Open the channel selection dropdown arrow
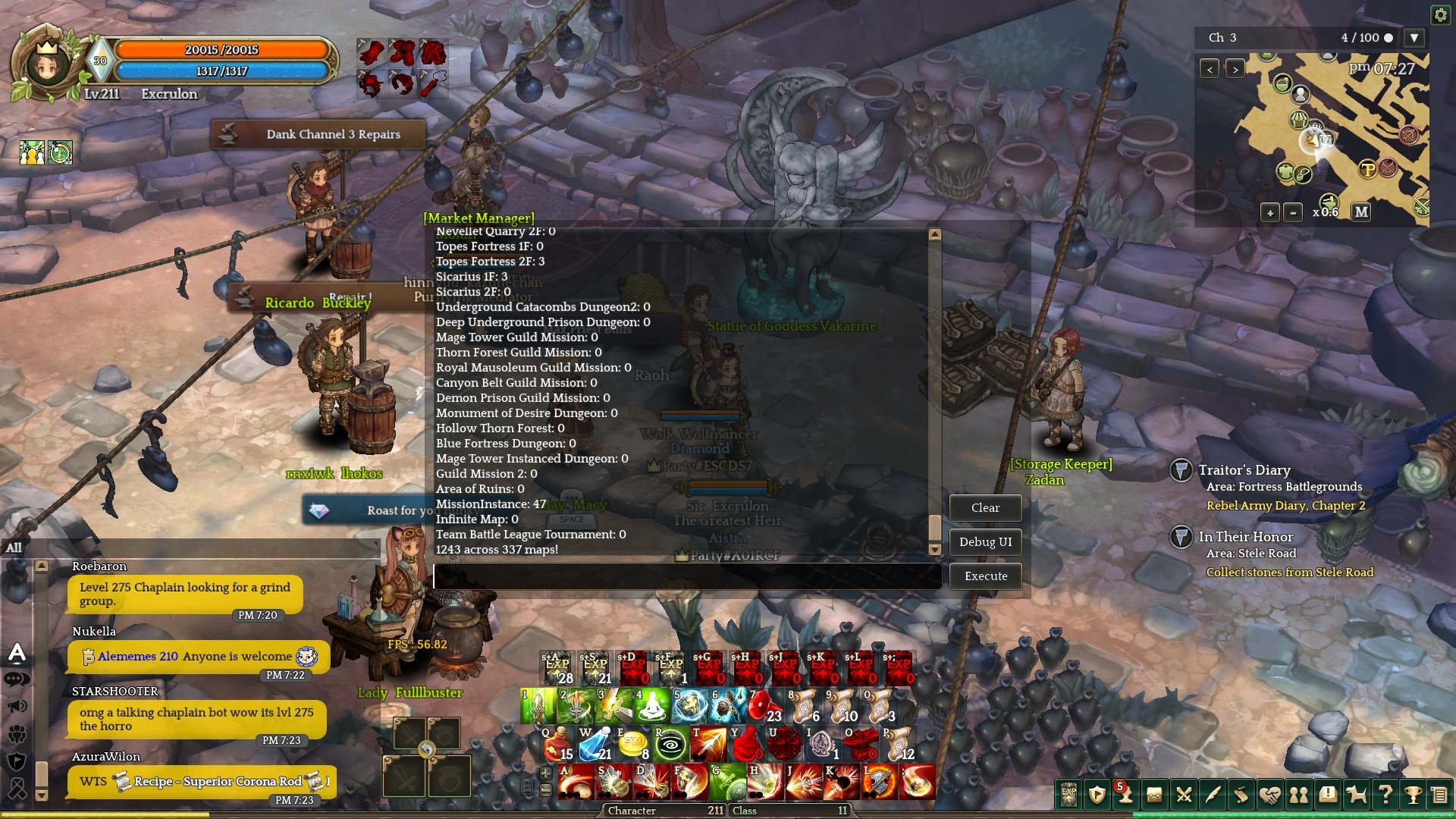The image size is (1456, 819). click(1414, 38)
